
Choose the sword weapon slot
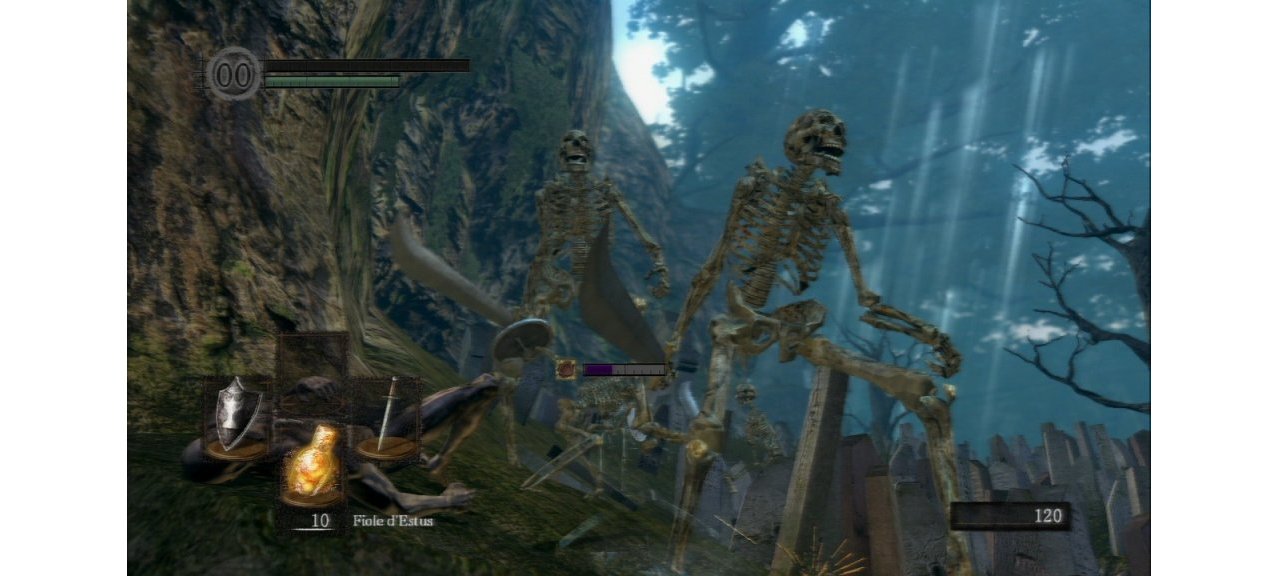(386, 418)
